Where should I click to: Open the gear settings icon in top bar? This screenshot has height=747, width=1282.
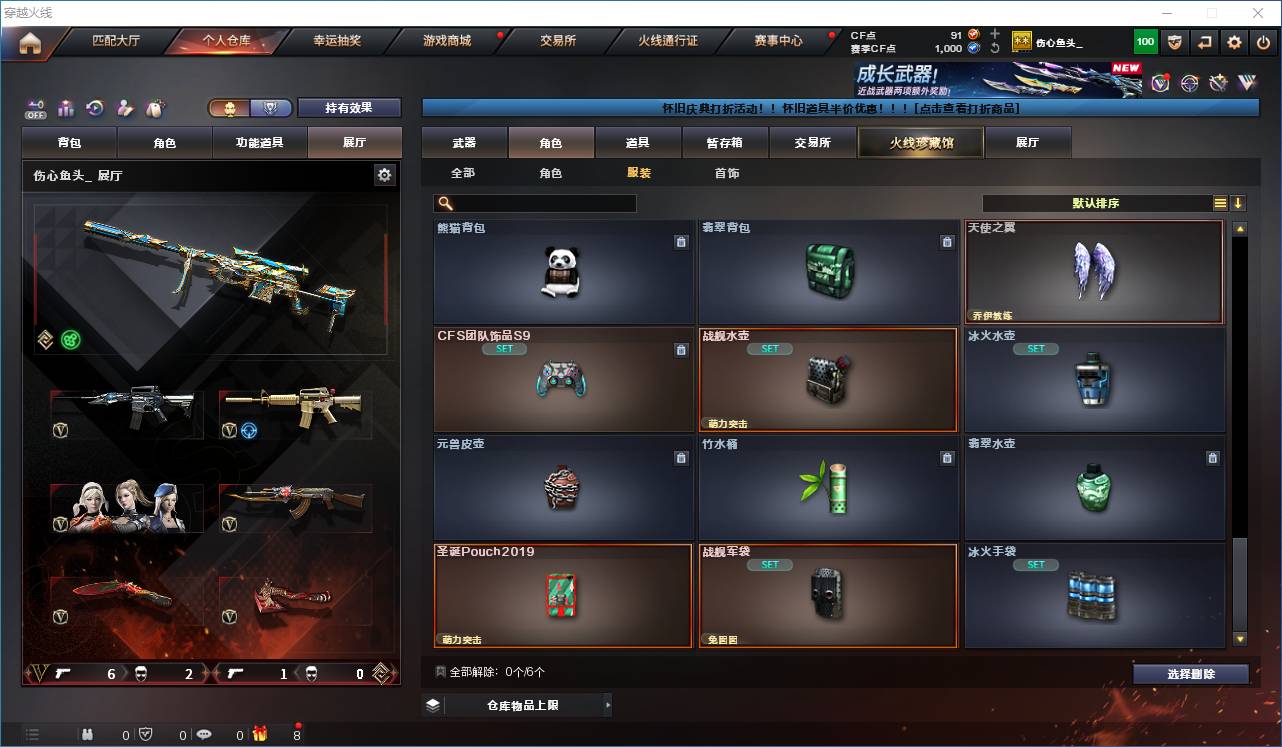1235,42
